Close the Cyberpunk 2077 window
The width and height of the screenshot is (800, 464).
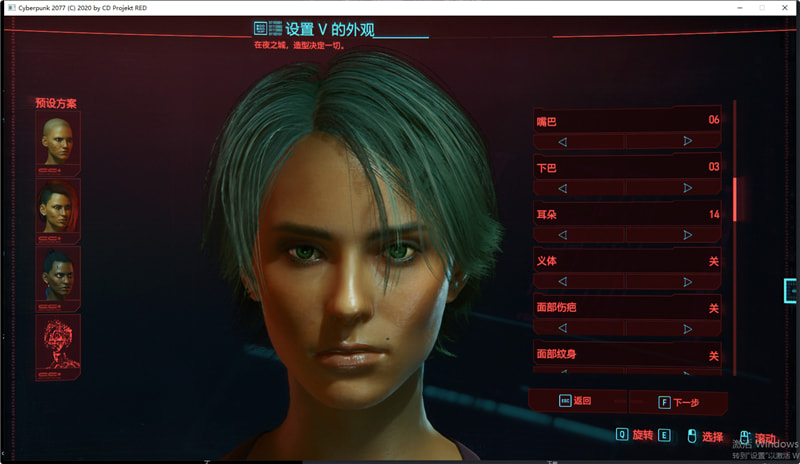(x=786, y=7)
